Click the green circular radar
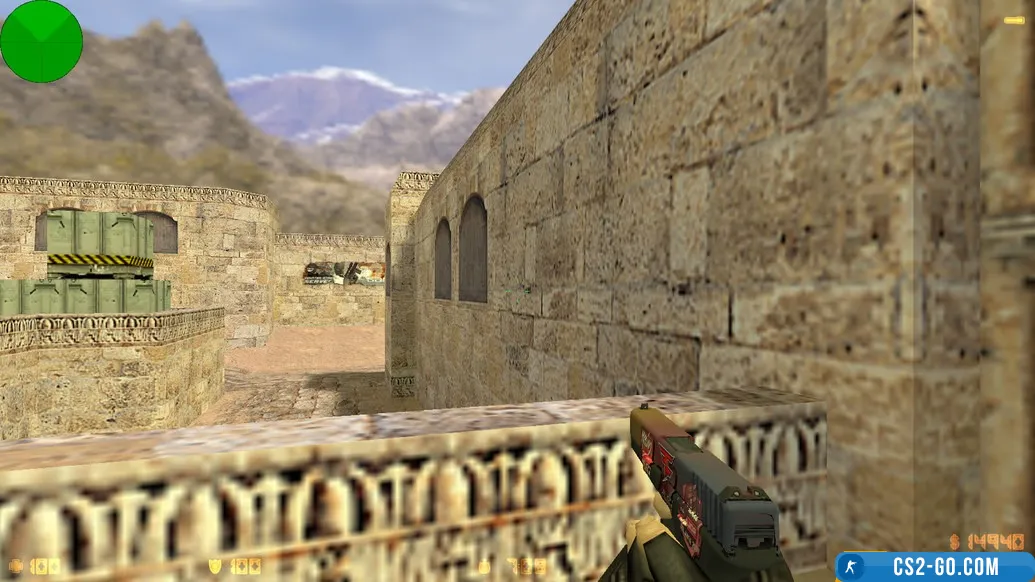This screenshot has width=1035, height=582. coord(41,41)
